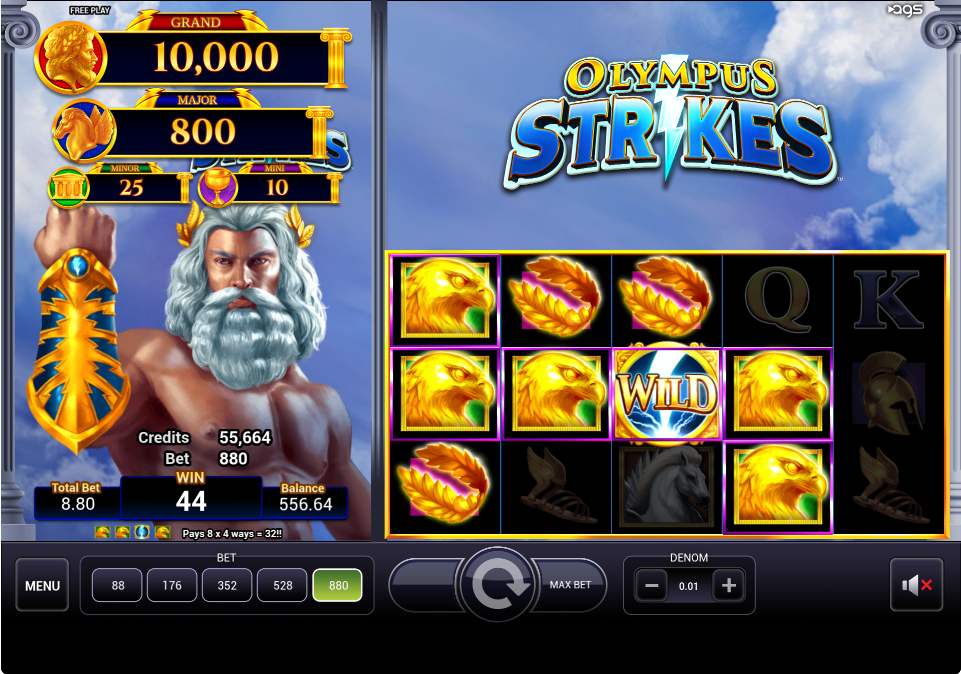The height and width of the screenshot is (674, 961).
Task: Set the bet to 352
Action: pyautogui.click(x=227, y=586)
